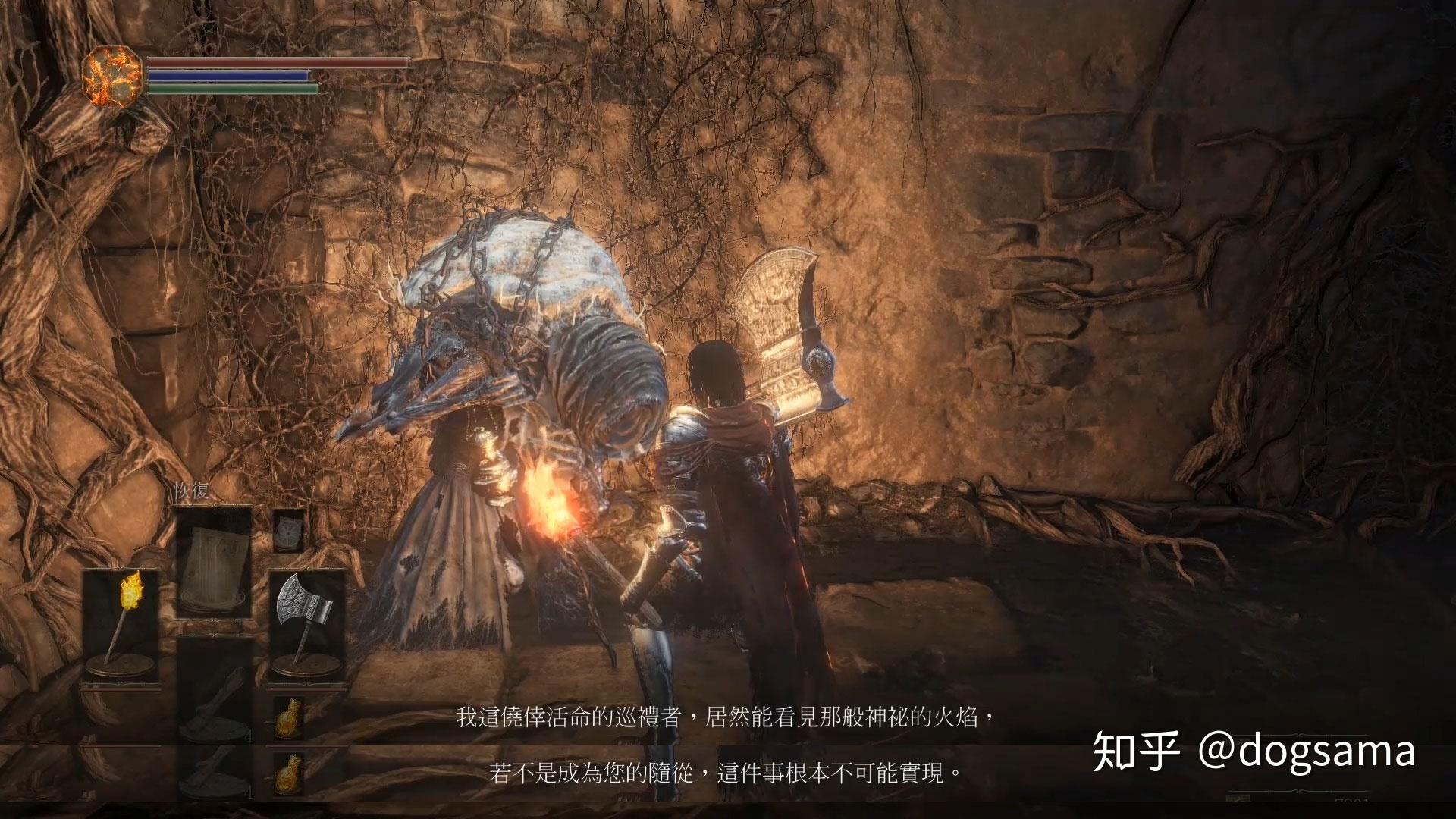1456x819 pixels.
Task: Click the small round talisman icon
Action: point(288,530)
